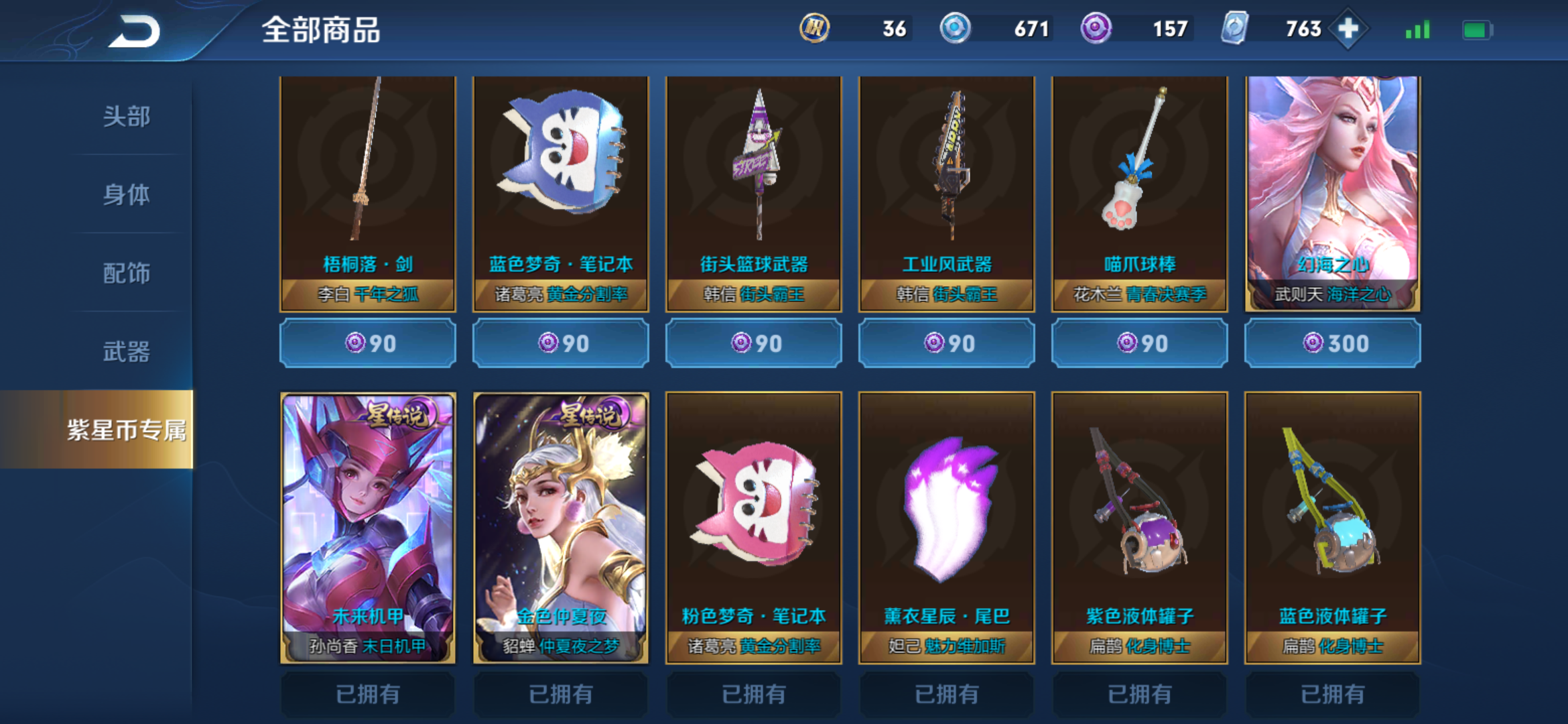Buy 幻海之心 for 300 purple coins
Image resolution: width=1568 pixels, height=724 pixels.
tap(1333, 344)
